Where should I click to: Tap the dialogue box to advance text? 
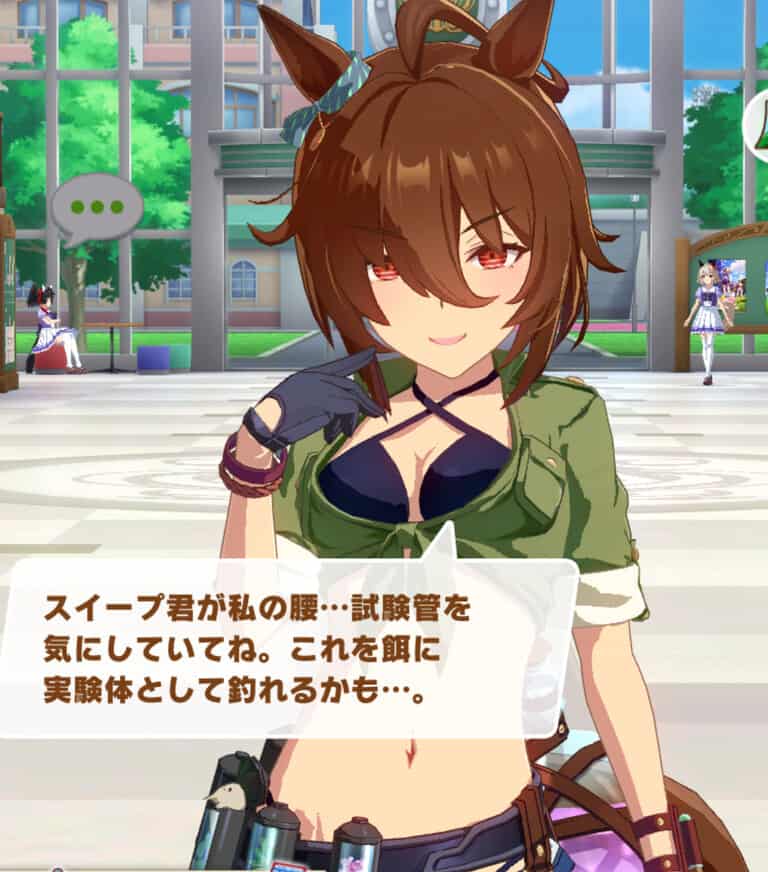[290, 647]
